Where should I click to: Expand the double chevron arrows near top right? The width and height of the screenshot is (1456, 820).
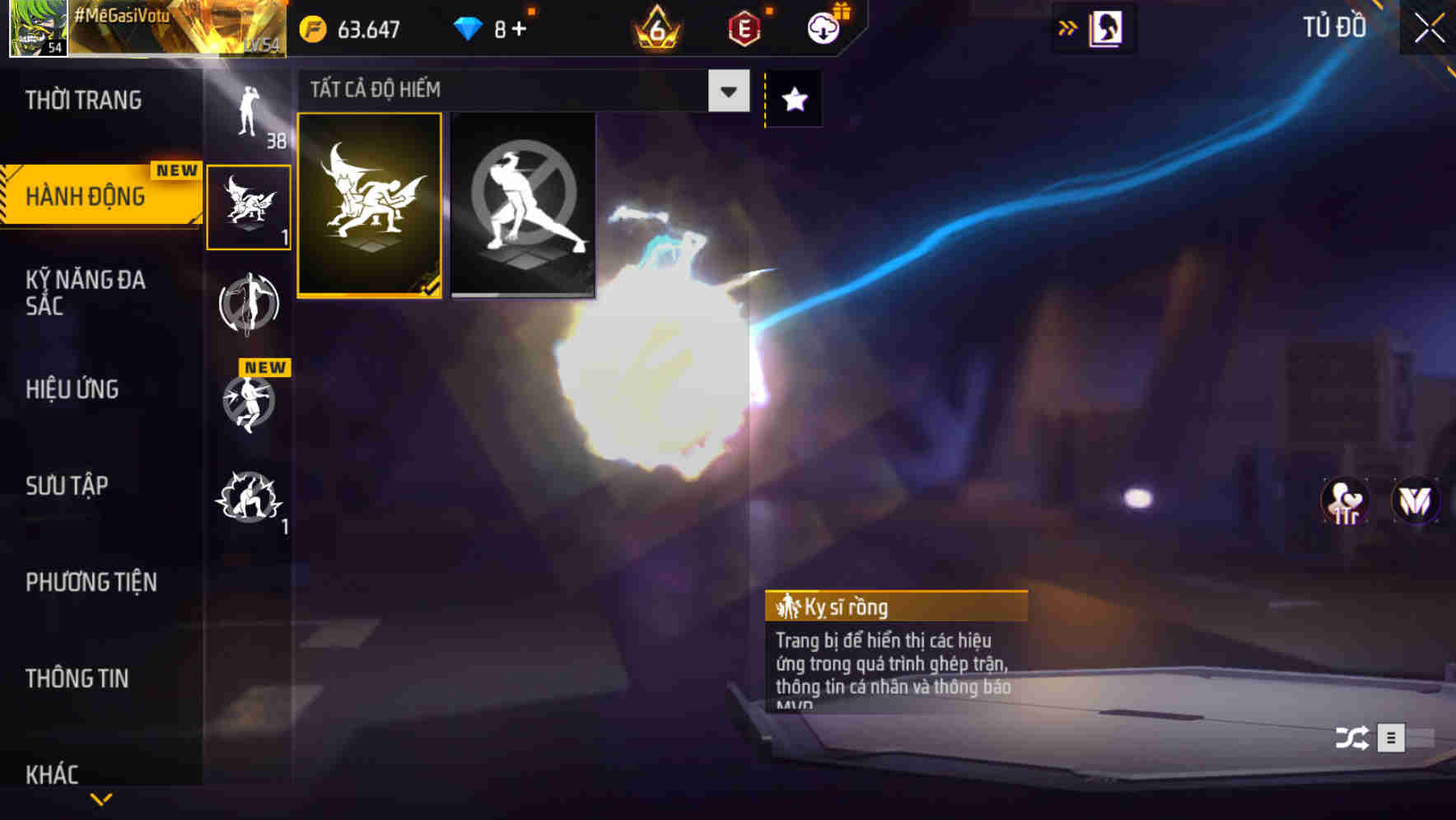(1067, 26)
